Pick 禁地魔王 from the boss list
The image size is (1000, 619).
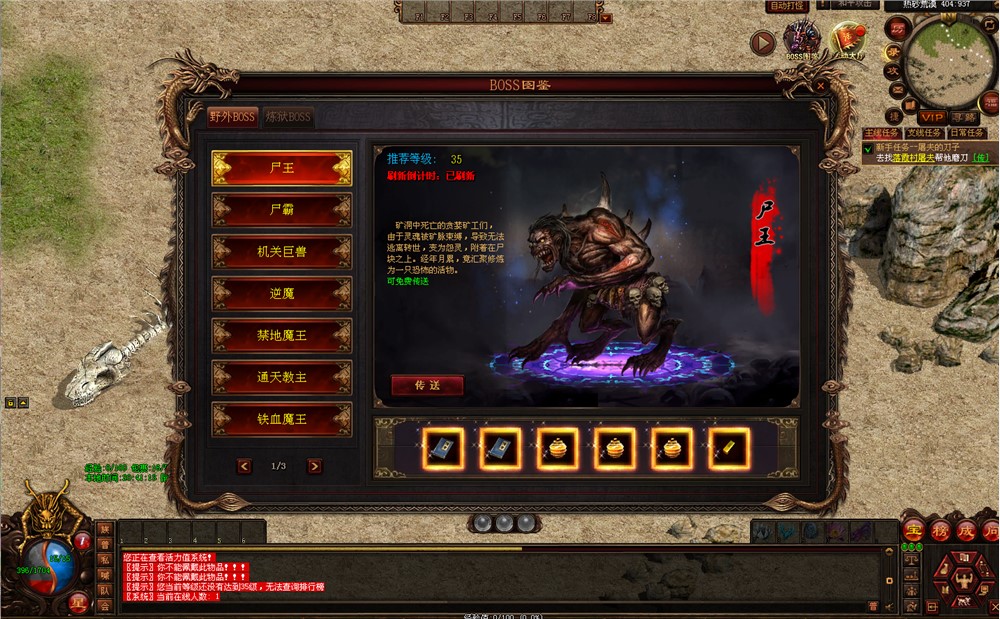282,335
